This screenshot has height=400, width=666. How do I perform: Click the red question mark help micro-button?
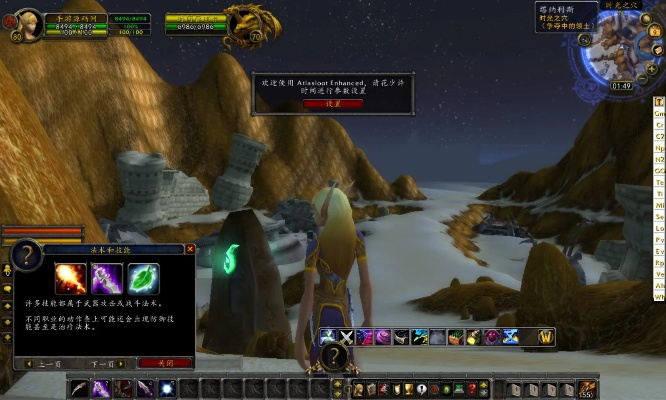coord(471,389)
